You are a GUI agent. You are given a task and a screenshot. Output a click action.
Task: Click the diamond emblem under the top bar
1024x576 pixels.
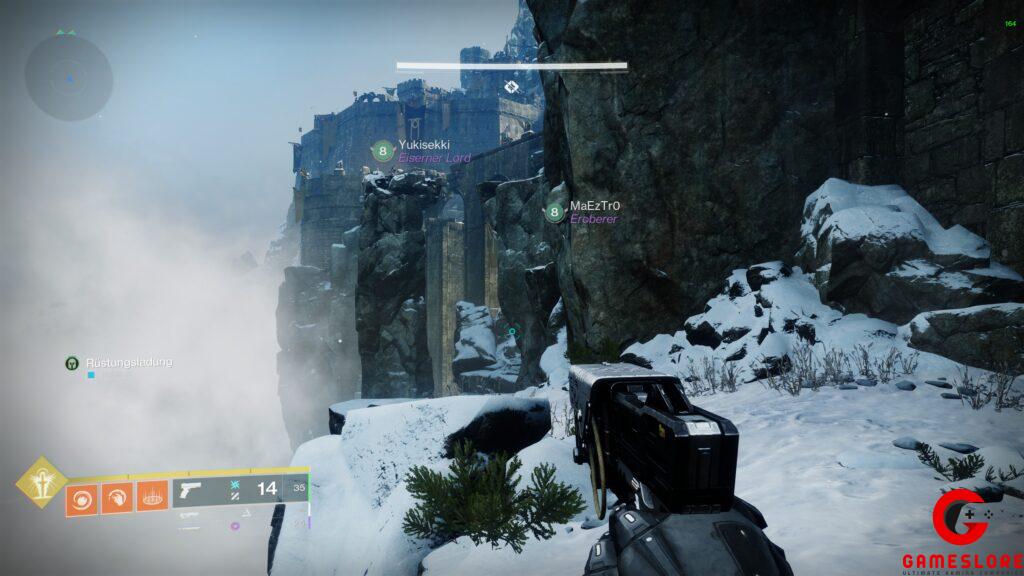[x=511, y=87]
